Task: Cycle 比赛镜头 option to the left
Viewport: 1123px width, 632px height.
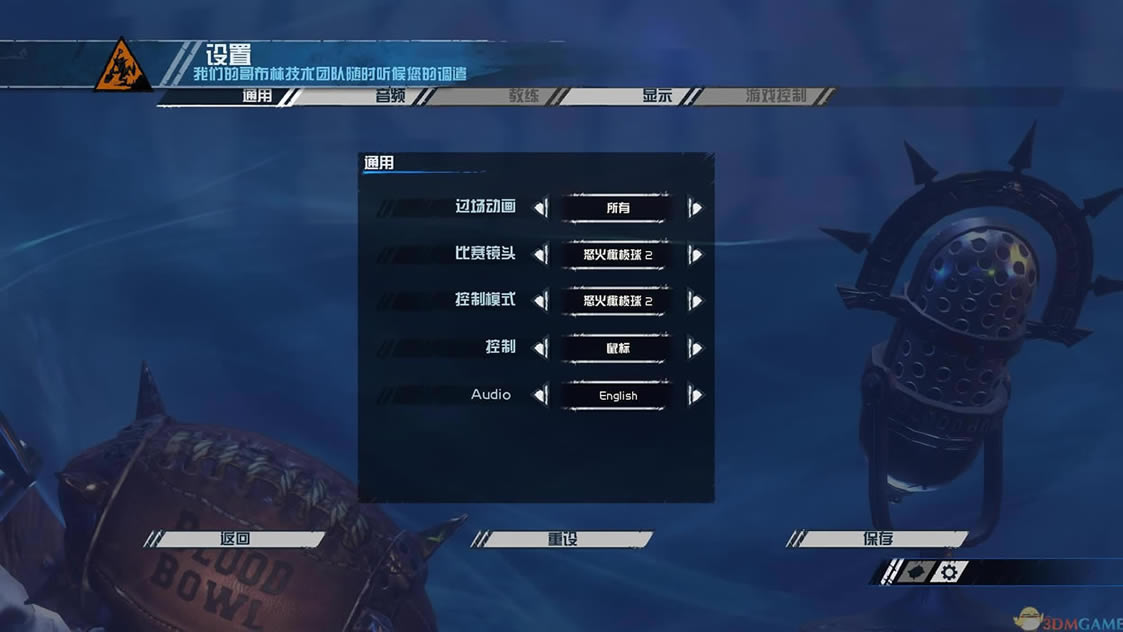Action: pyautogui.click(x=541, y=255)
